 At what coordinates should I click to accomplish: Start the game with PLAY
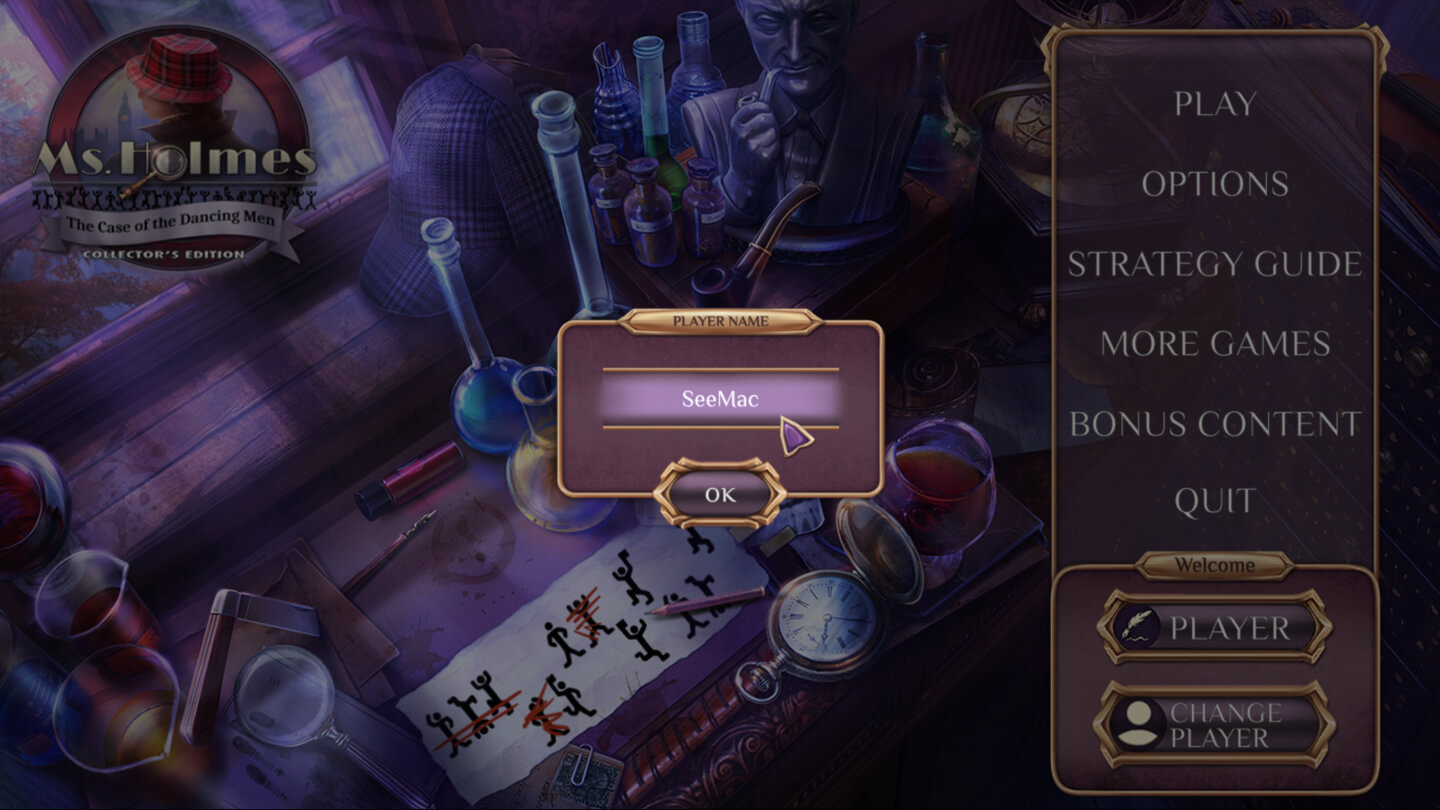click(x=1215, y=103)
